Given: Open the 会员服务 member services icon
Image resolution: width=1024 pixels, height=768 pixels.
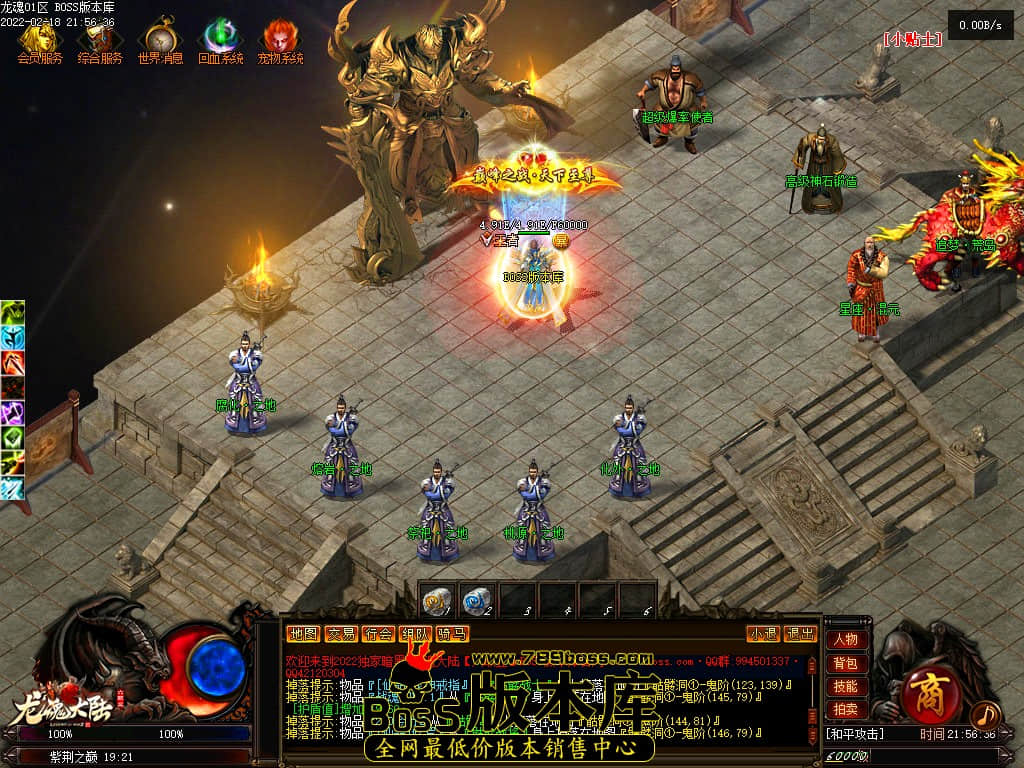Looking at the screenshot, I should (39, 39).
